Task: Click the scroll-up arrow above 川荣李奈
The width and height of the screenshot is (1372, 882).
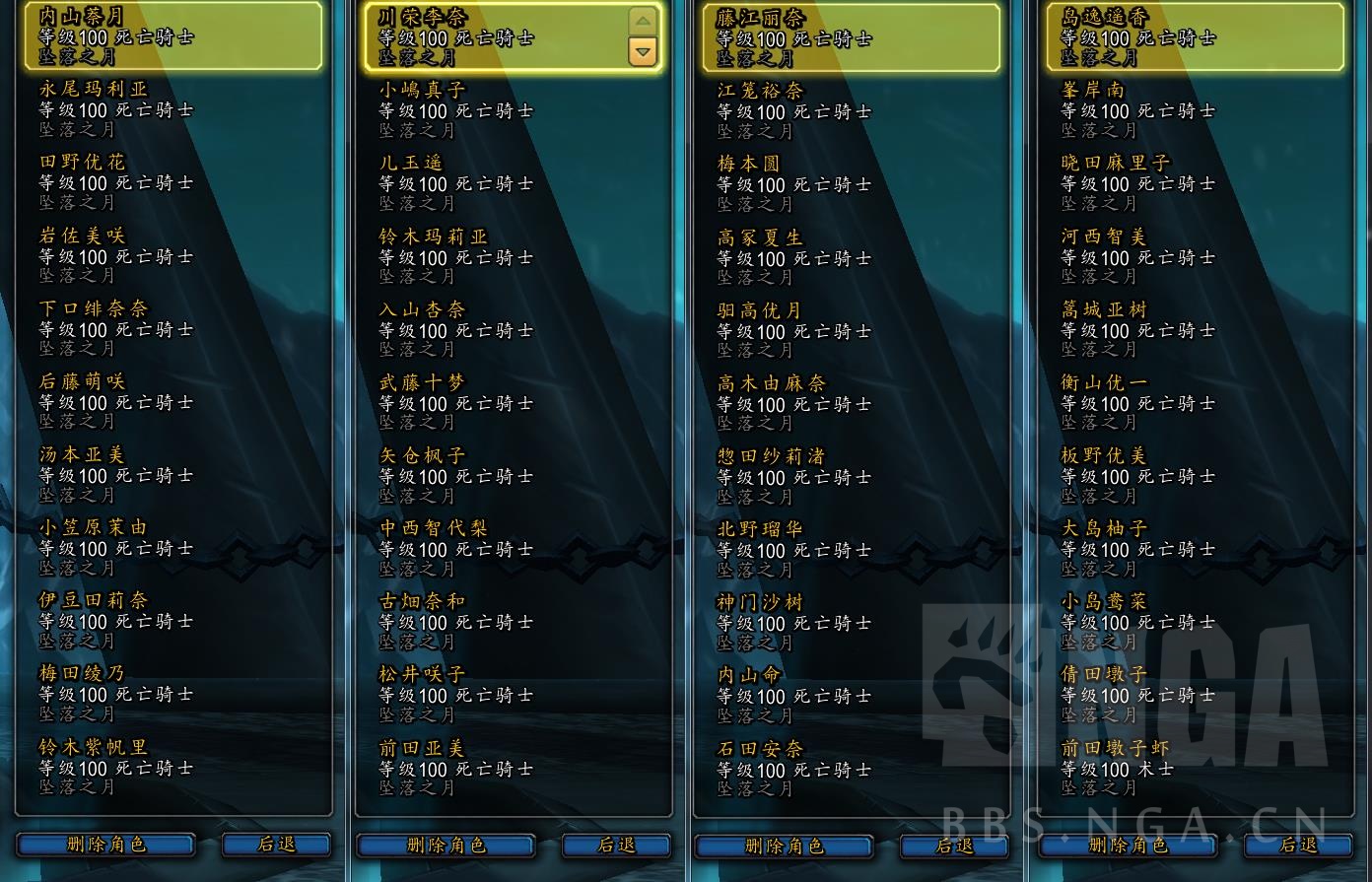Action: tap(642, 21)
